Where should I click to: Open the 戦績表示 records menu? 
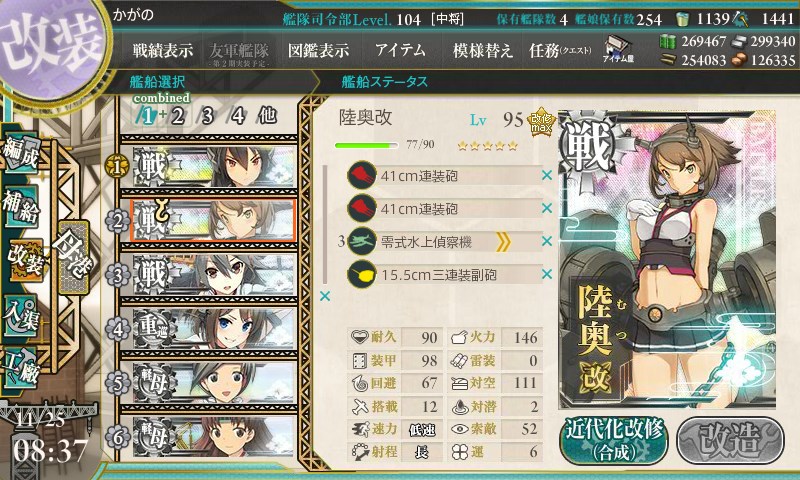(165, 49)
